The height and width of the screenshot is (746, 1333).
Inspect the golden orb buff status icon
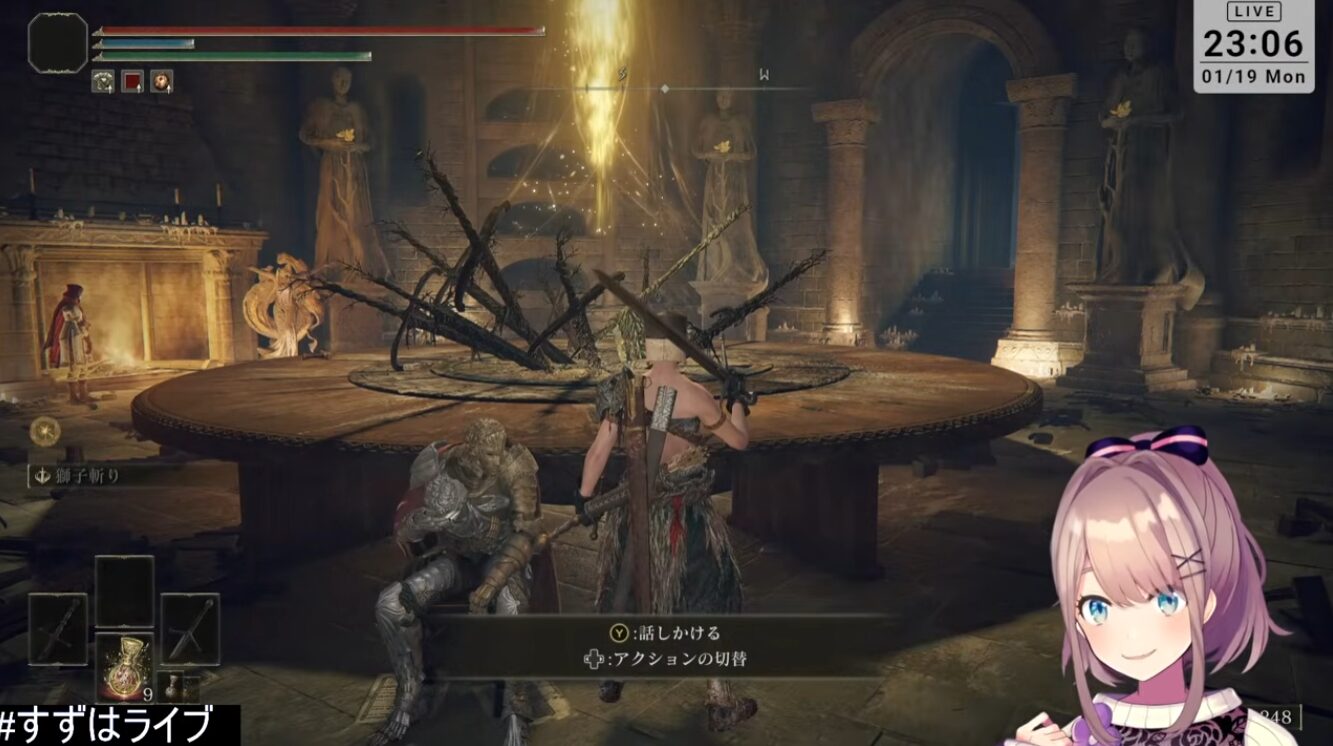pyautogui.click(x=161, y=82)
